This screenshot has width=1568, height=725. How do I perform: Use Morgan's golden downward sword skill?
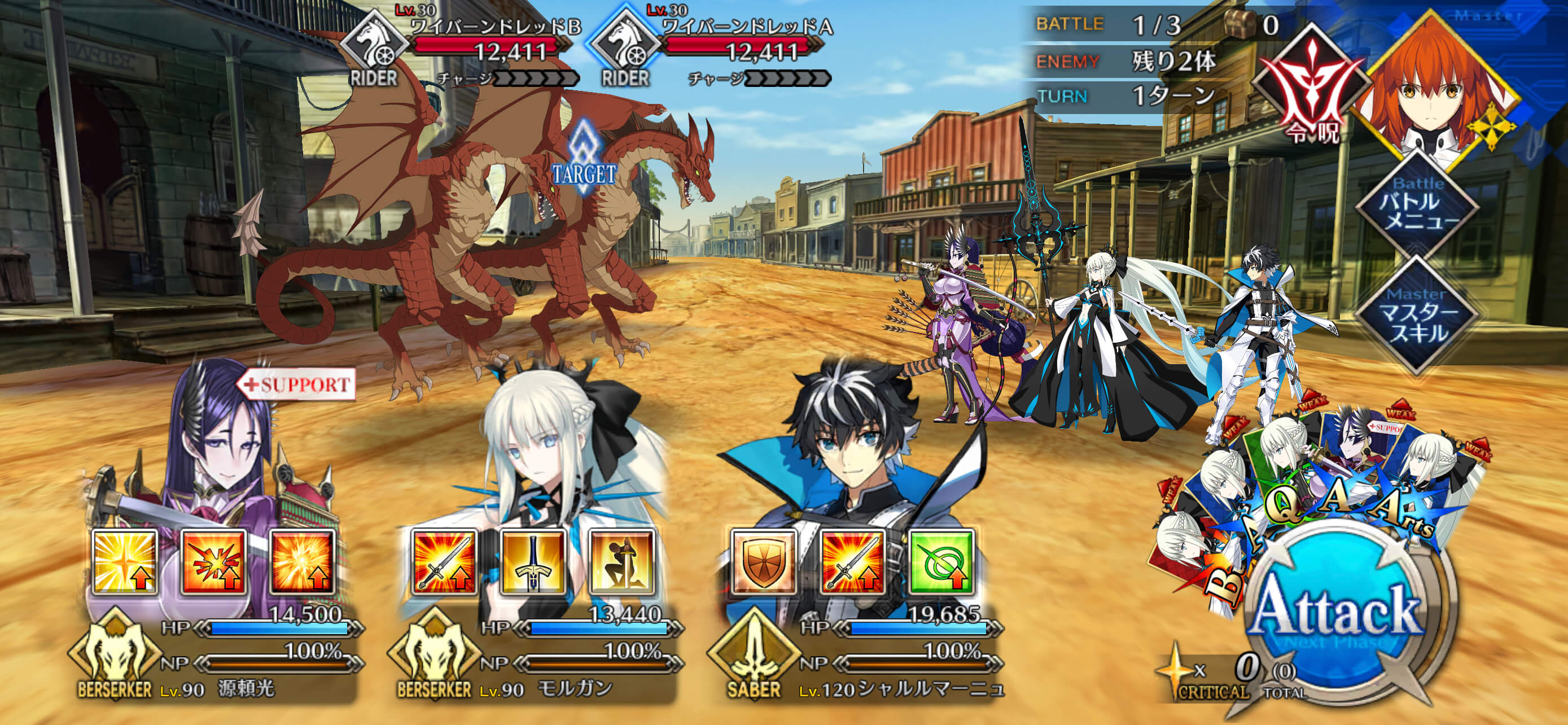click(533, 562)
